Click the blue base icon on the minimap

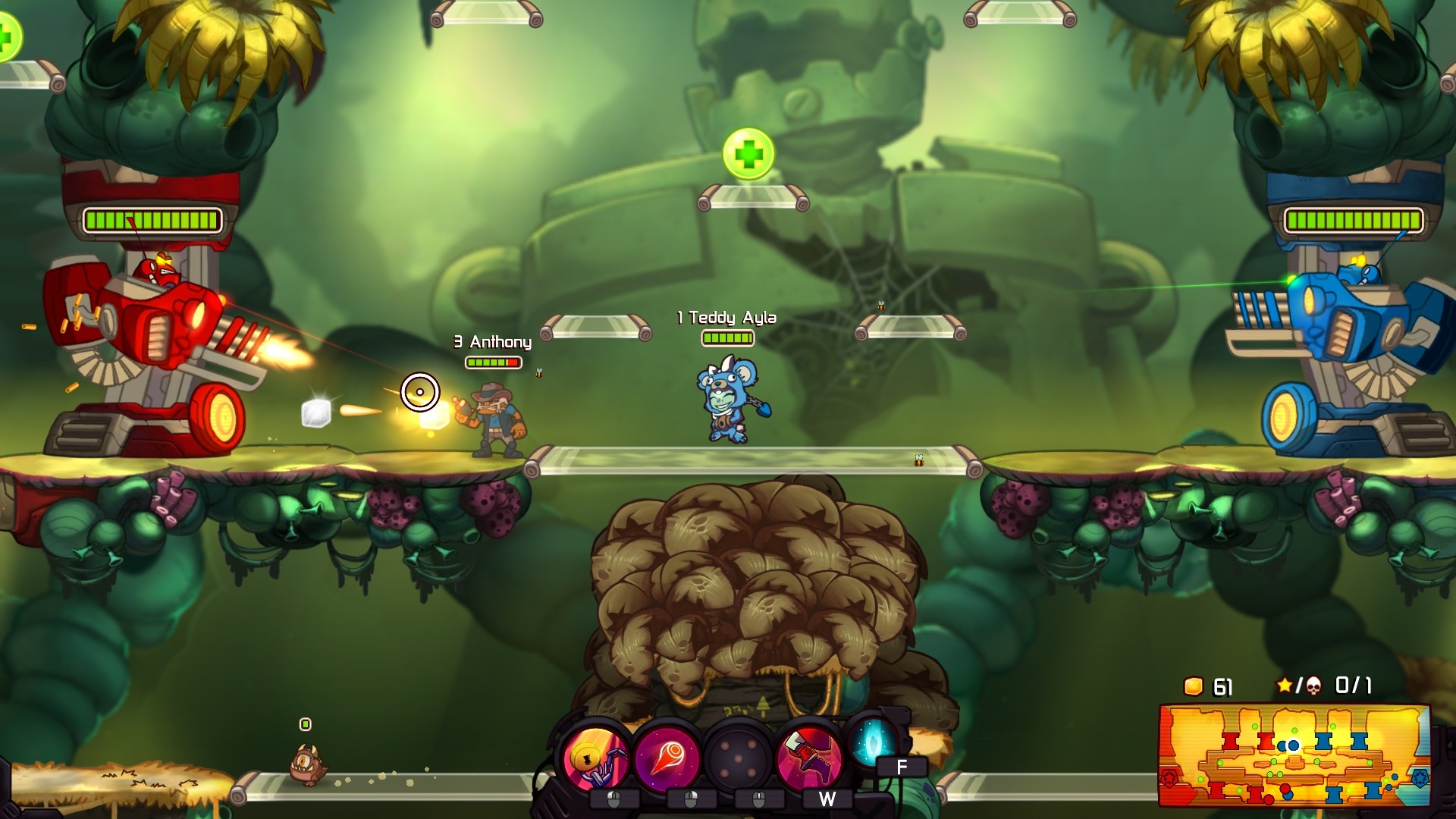click(x=1420, y=779)
